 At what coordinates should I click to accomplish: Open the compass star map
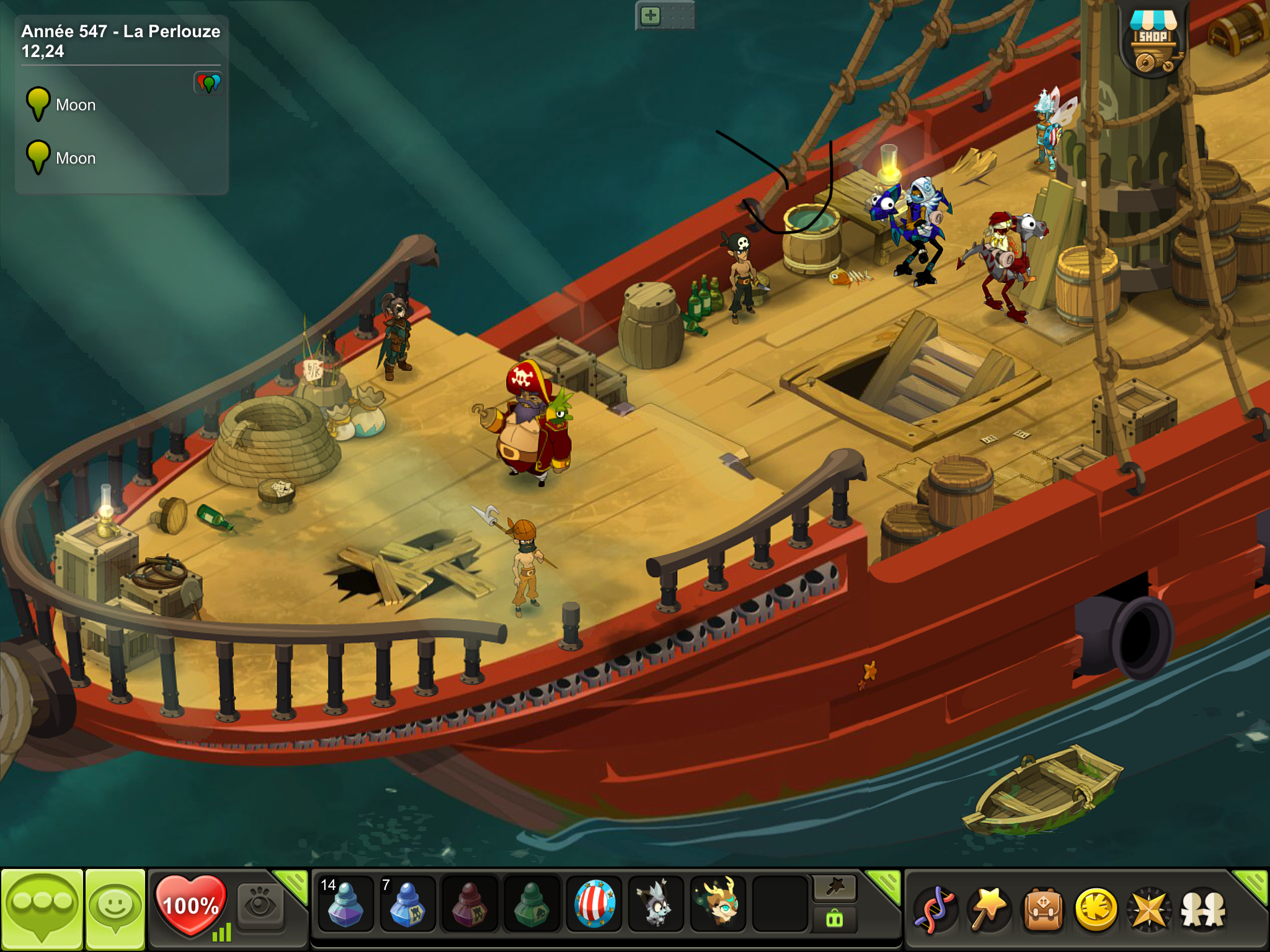1149,910
